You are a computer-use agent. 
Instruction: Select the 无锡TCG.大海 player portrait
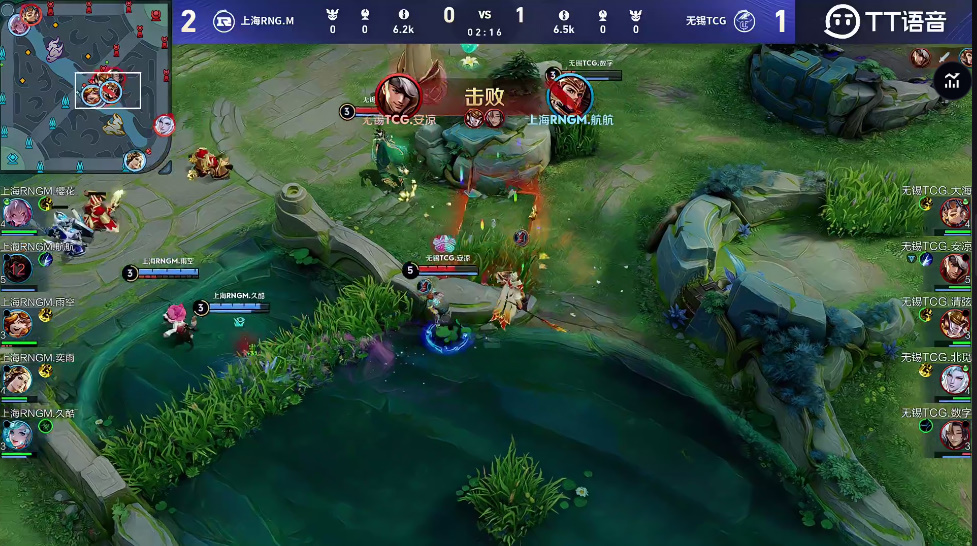pos(956,212)
